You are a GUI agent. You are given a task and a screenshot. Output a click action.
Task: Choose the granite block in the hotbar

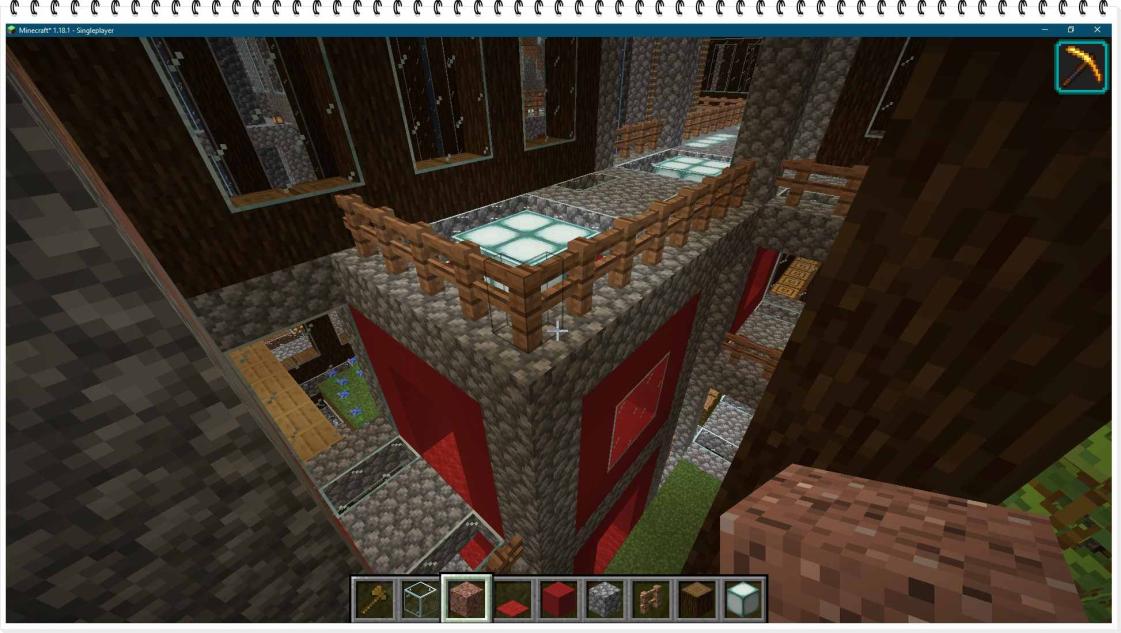(466, 599)
